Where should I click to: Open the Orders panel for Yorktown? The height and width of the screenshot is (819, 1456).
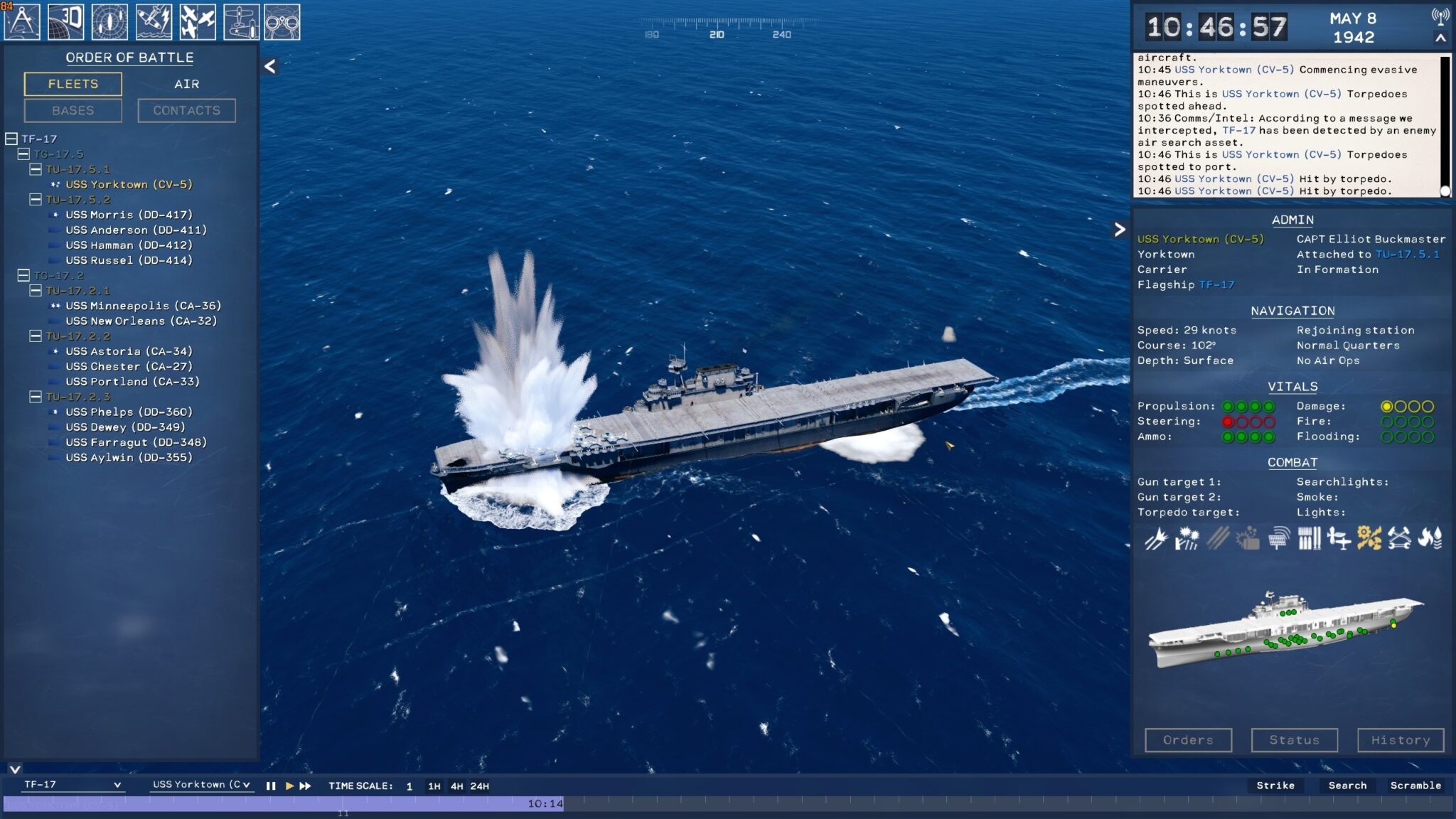pos(1189,739)
